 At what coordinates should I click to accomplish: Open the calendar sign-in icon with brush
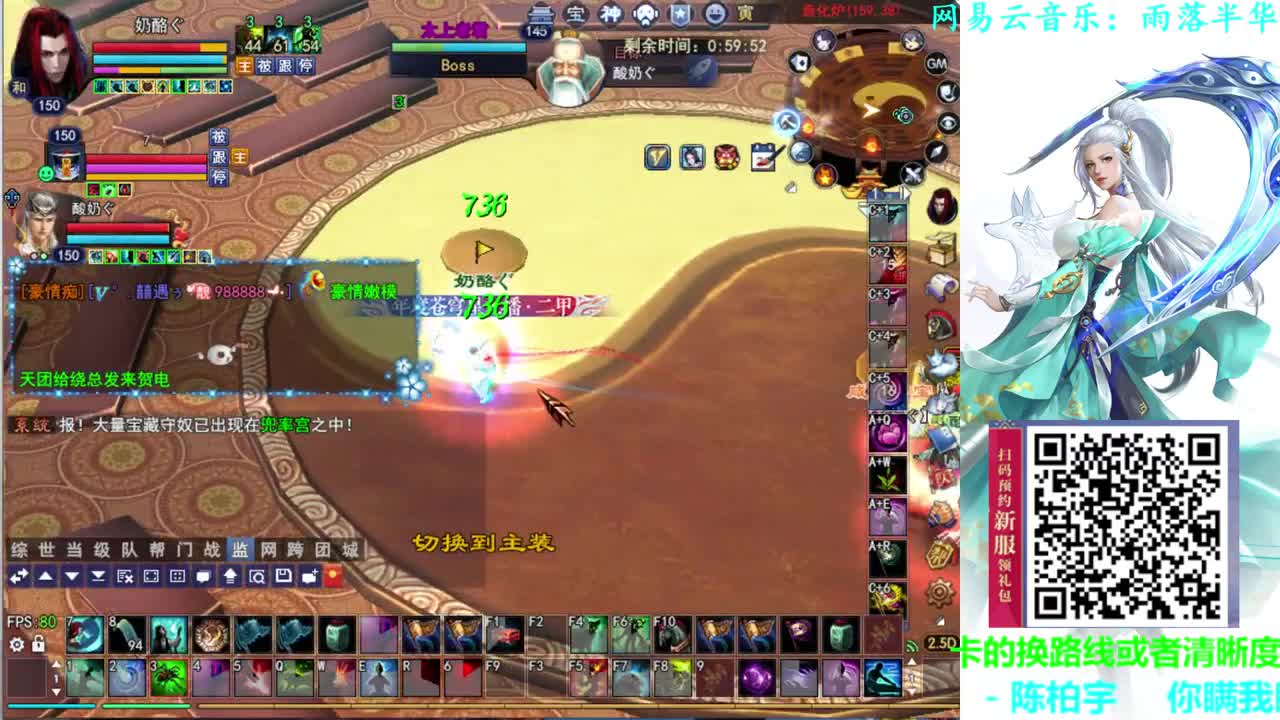click(763, 156)
